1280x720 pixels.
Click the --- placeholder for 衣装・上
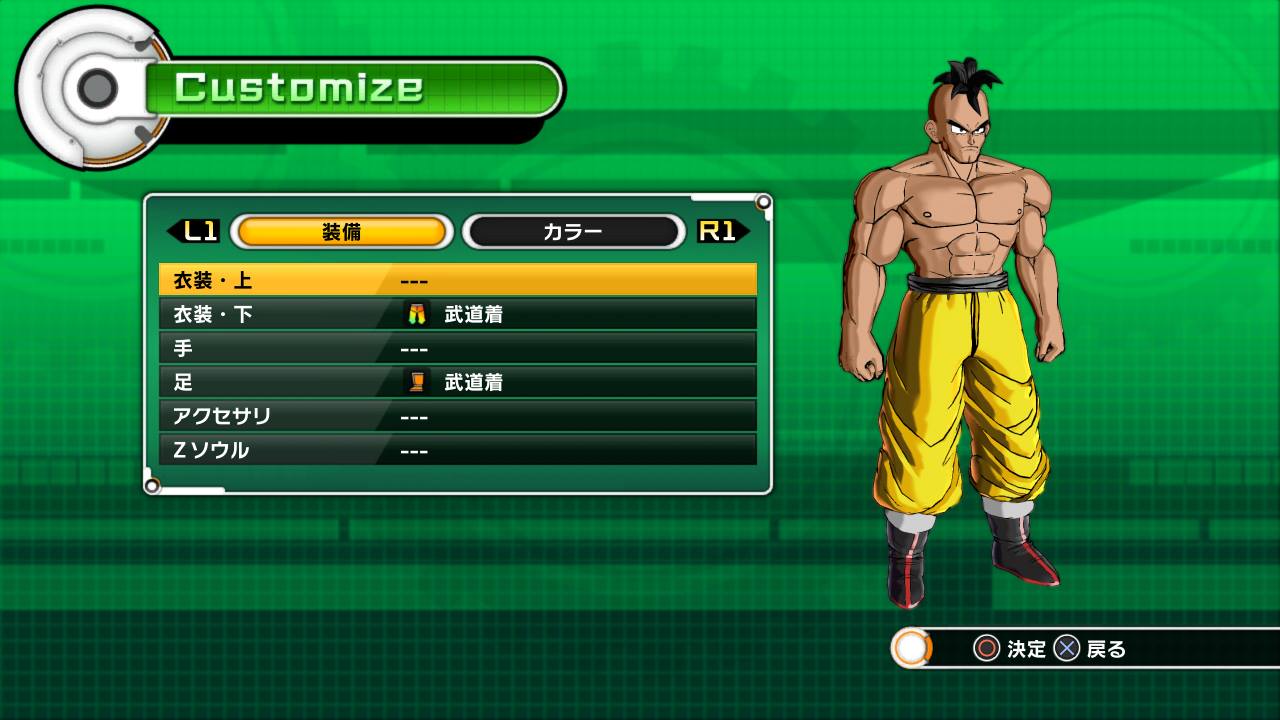point(413,280)
